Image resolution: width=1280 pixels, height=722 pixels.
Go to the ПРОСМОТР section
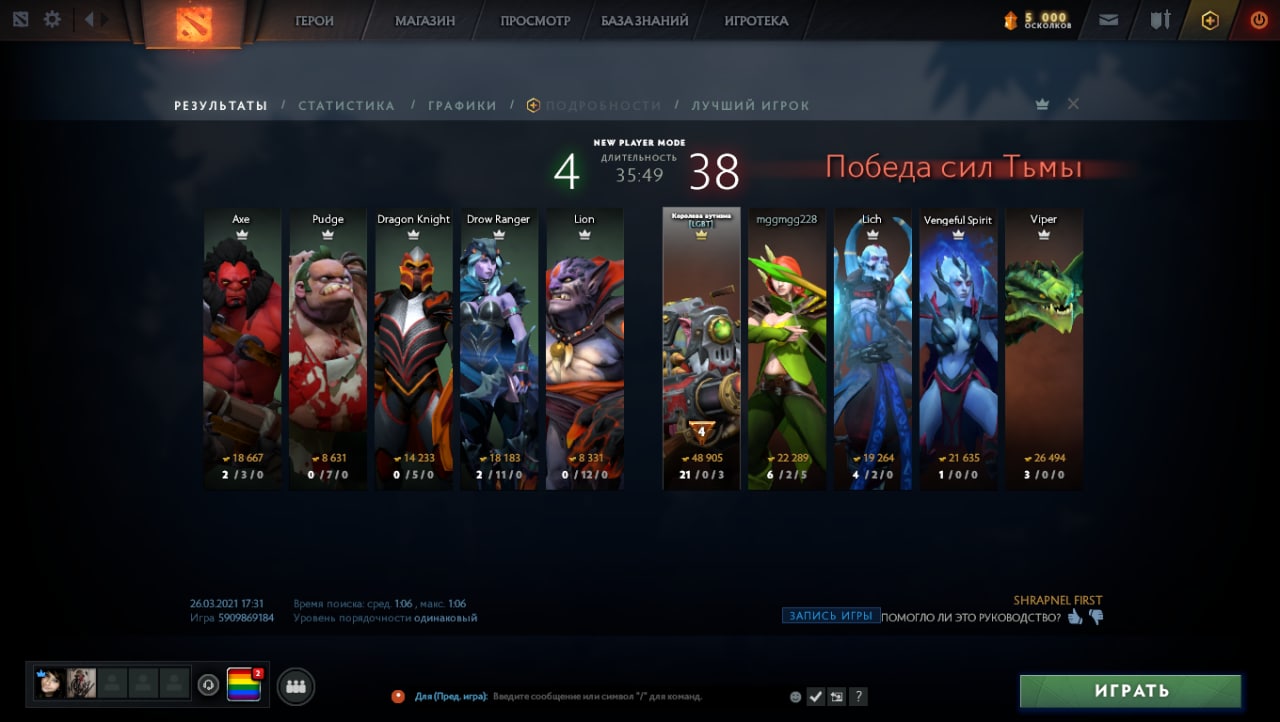(535, 20)
